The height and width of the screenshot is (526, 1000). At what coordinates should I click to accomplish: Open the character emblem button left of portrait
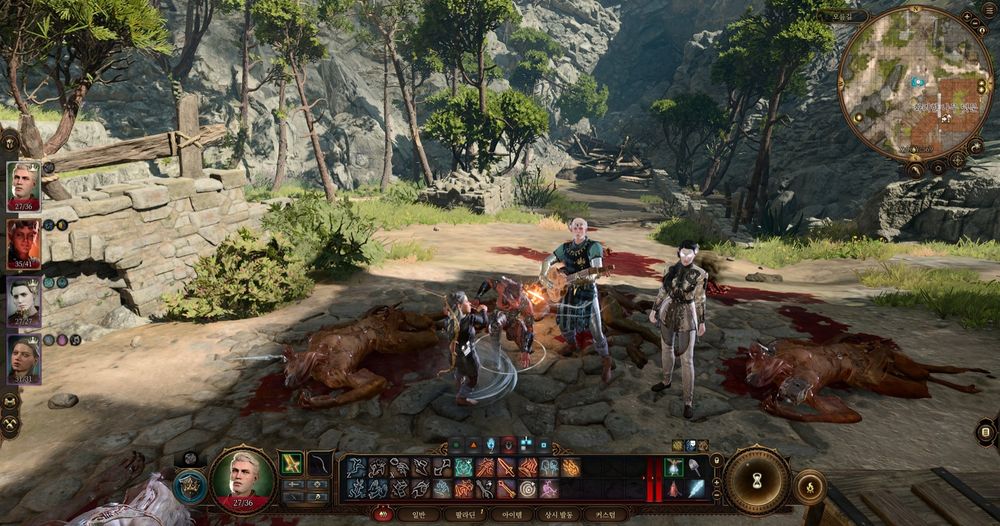point(188,487)
